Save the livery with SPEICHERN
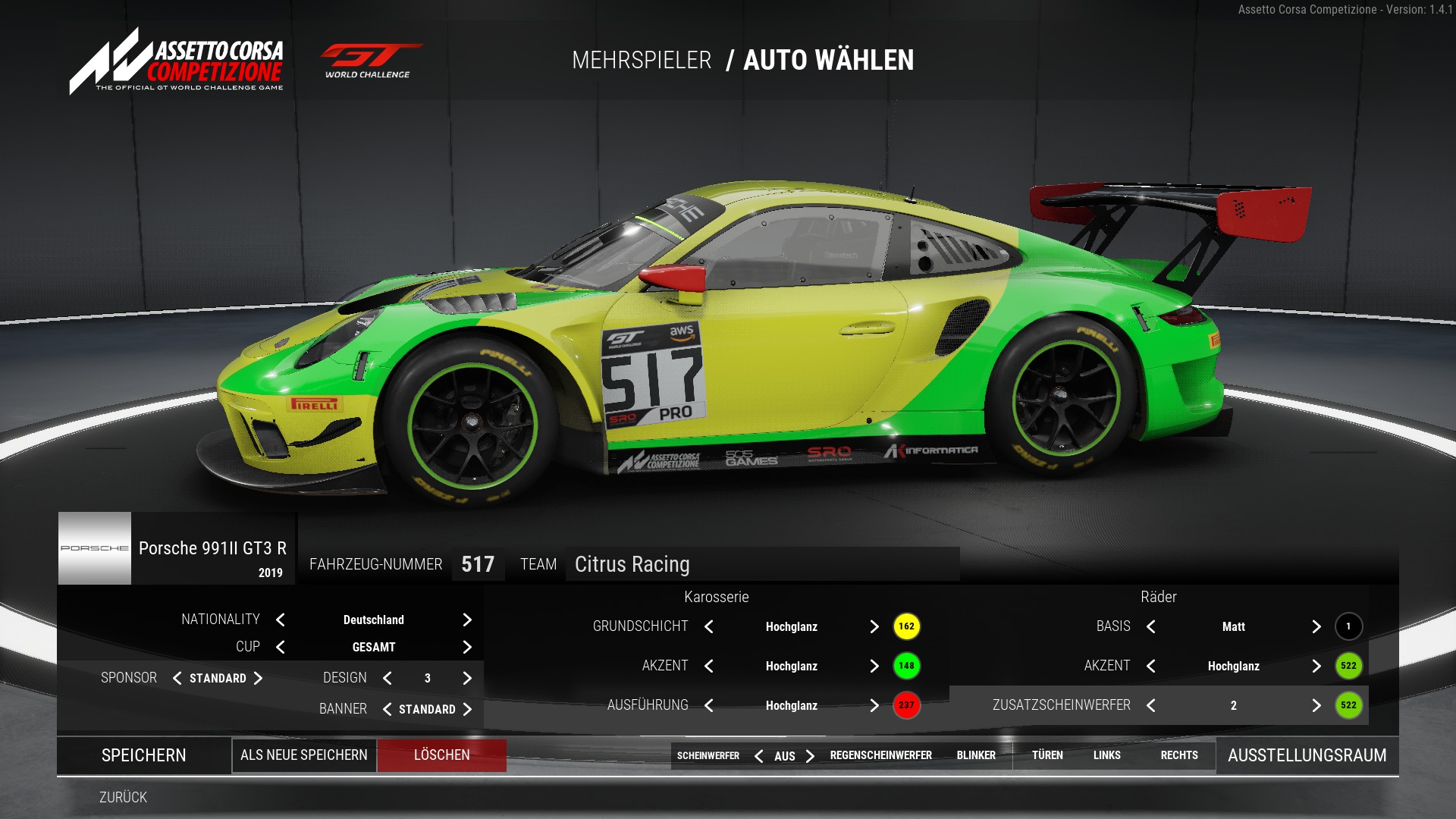 [x=144, y=755]
